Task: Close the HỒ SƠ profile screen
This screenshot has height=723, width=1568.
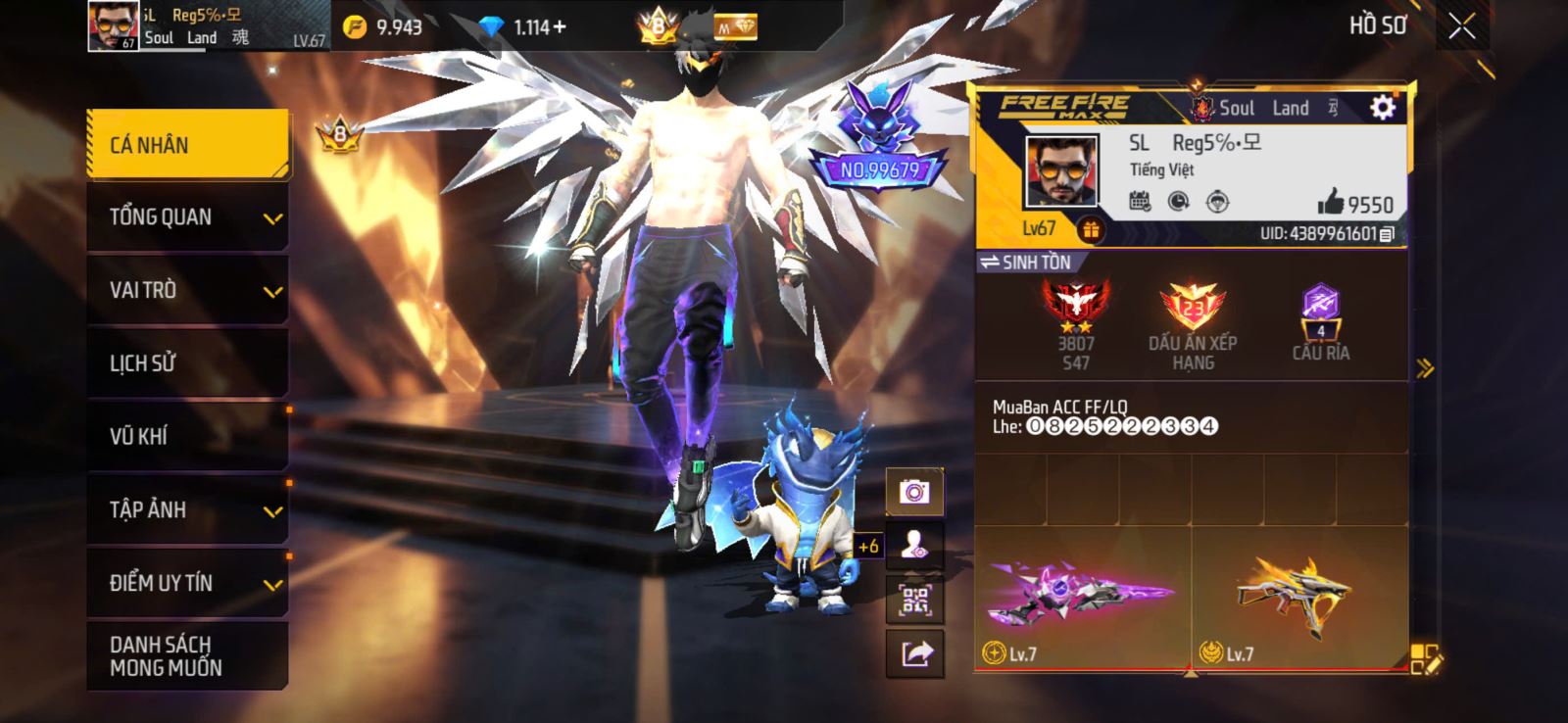Action: pos(1461,26)
